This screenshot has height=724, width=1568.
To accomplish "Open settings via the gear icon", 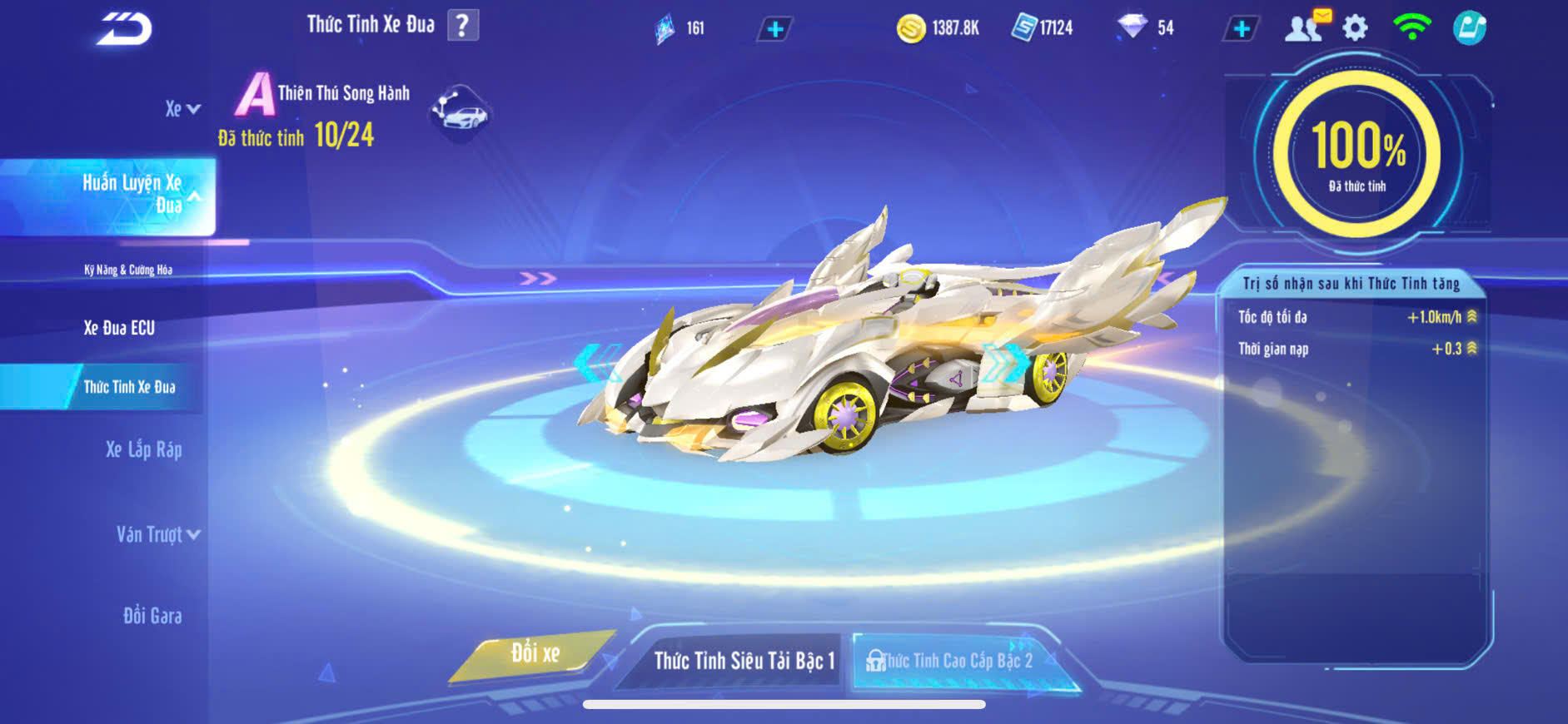I will click(1356, 28).
